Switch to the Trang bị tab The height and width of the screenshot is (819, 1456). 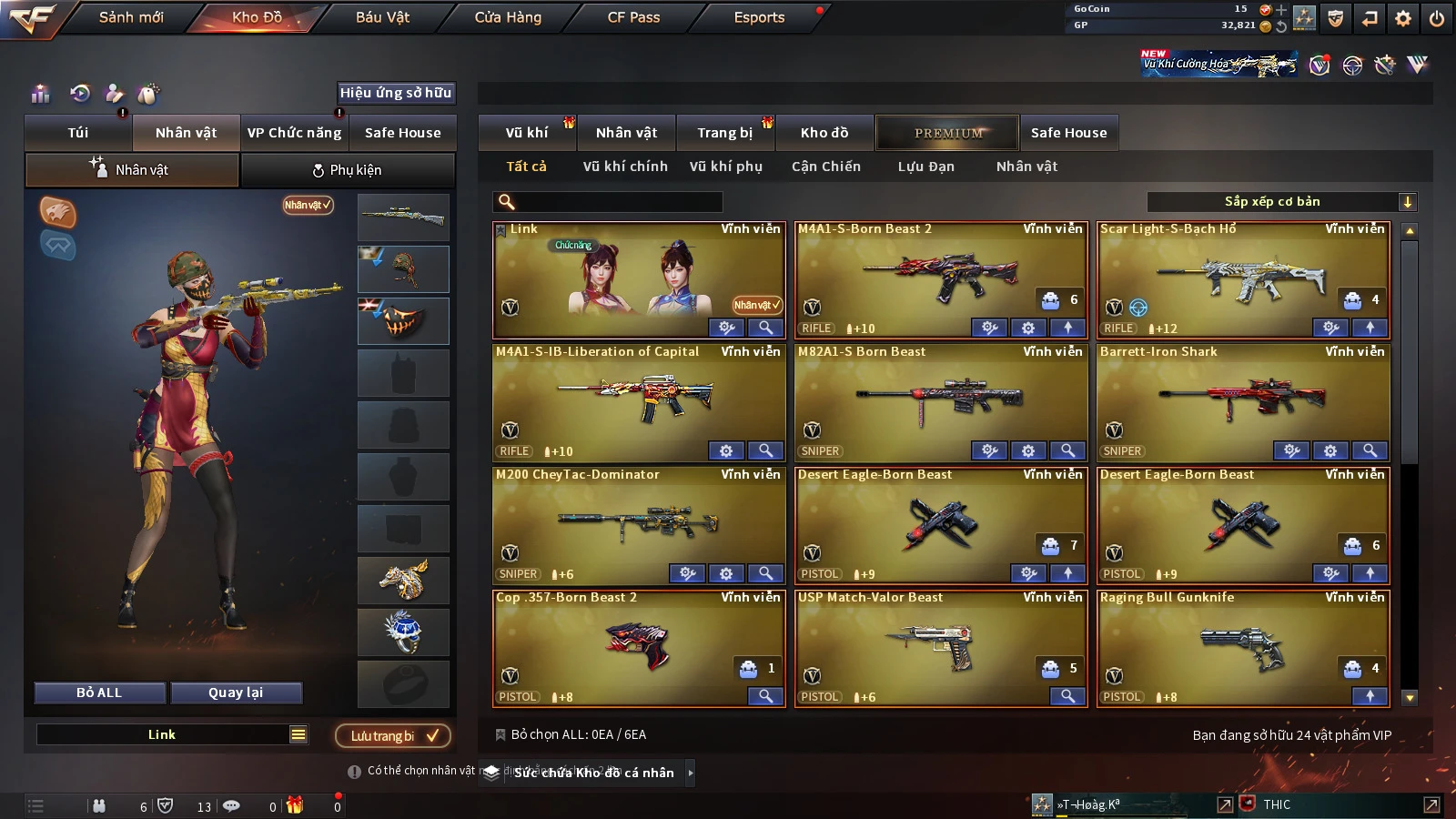pyautogui.click(x=724, y=133)
